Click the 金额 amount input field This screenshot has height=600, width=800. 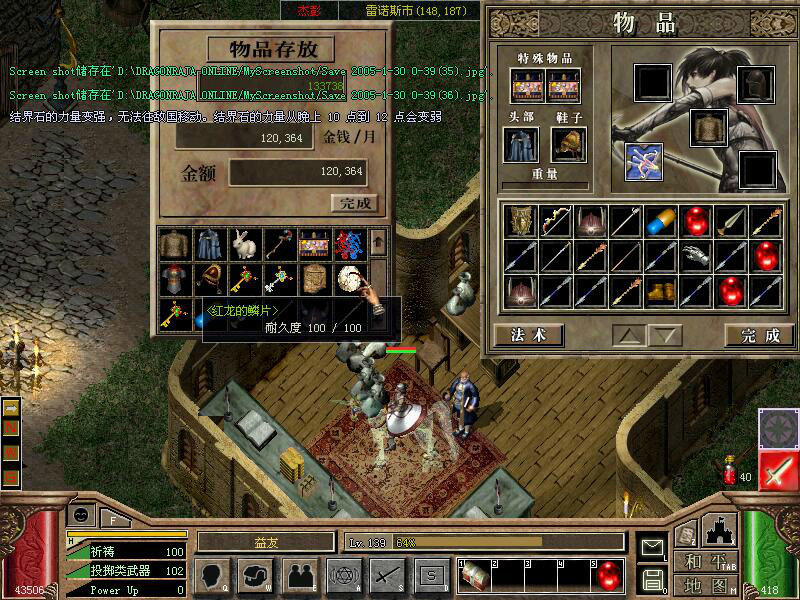point(298,172)
